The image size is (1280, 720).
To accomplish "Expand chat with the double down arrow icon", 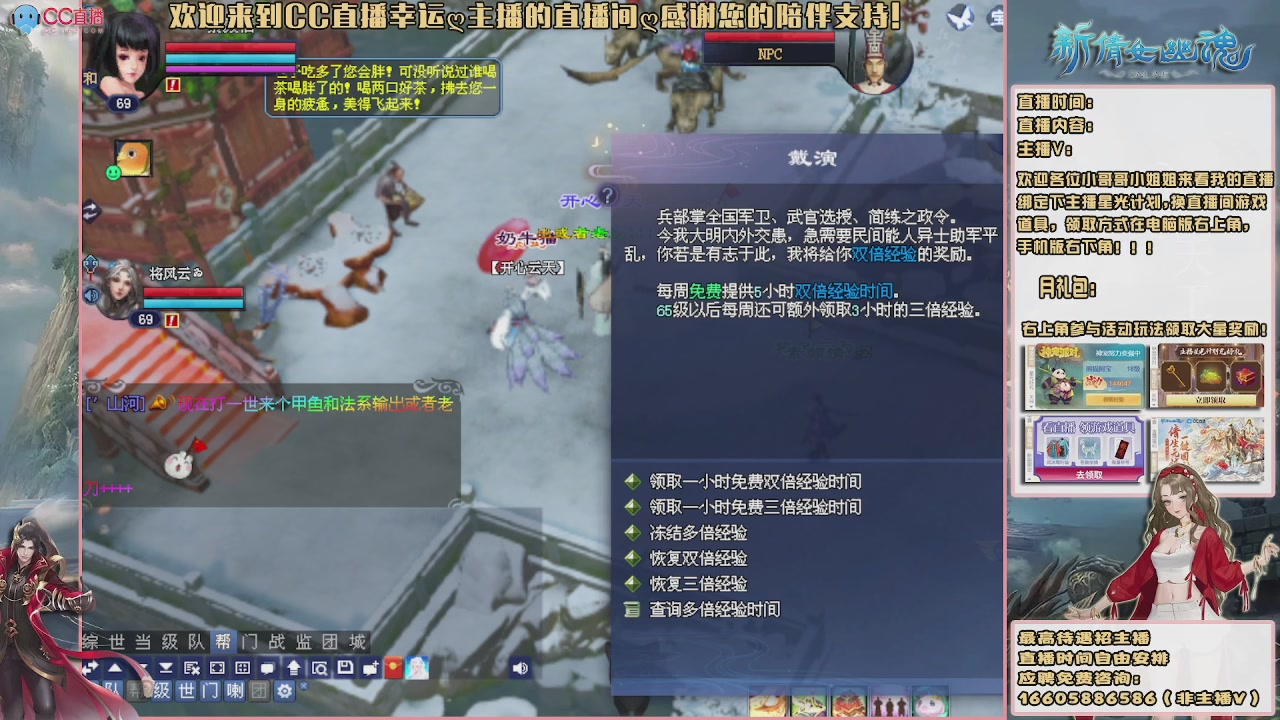I will pyautogui.click(x=164, y=668).
